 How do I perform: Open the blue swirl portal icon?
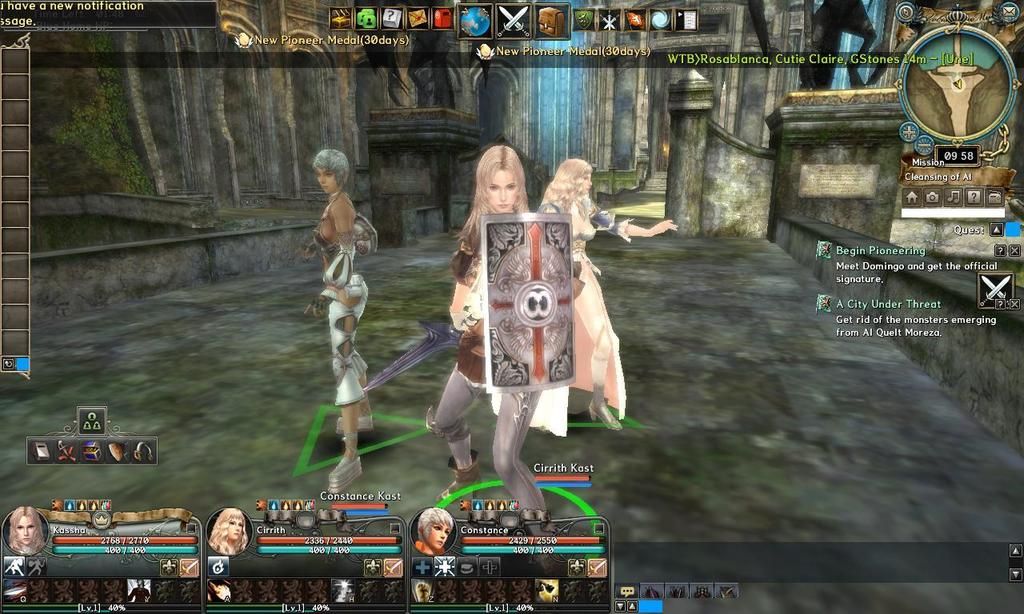[x=660, y=19]
